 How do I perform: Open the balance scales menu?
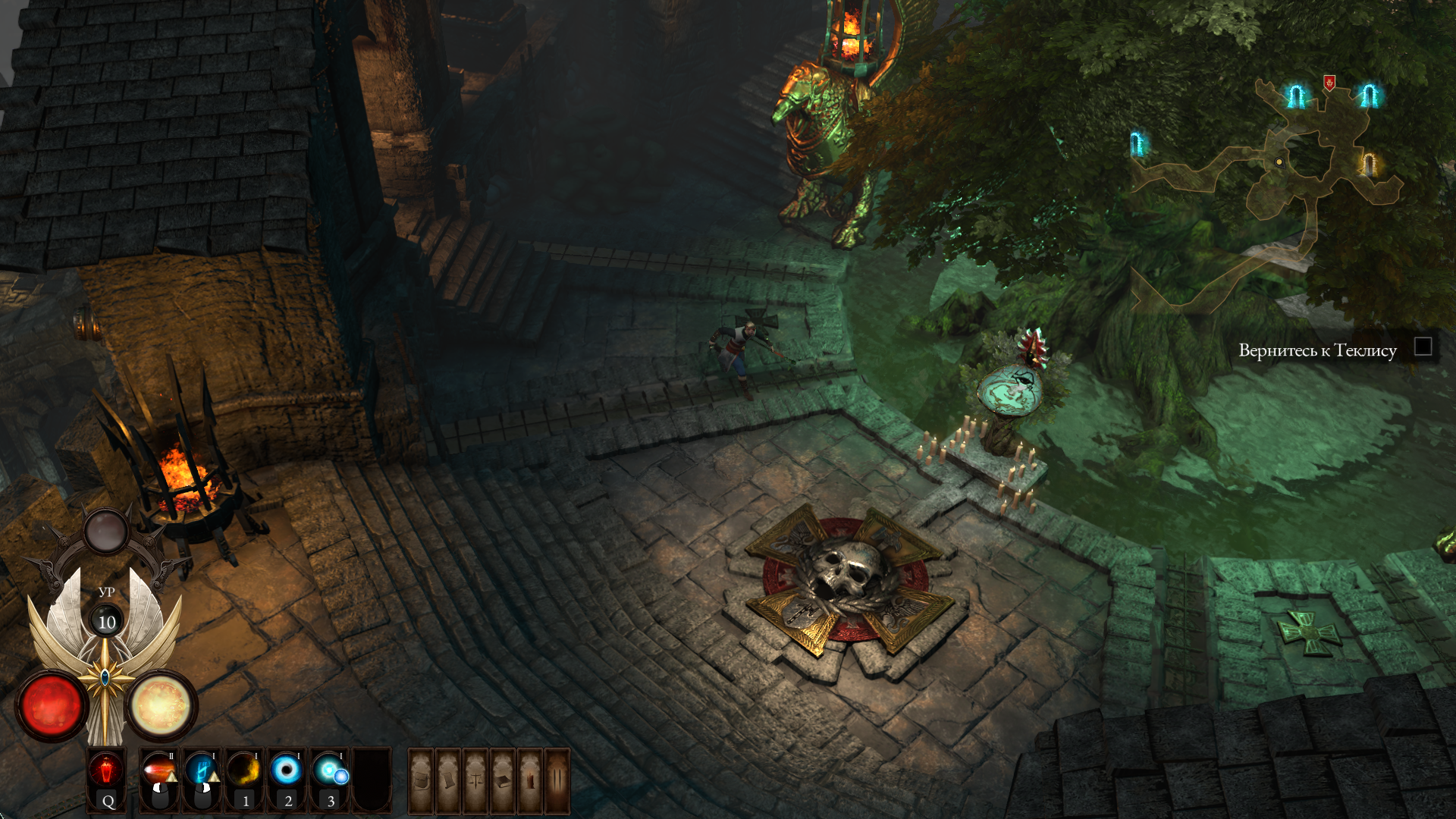coord(475,780)
